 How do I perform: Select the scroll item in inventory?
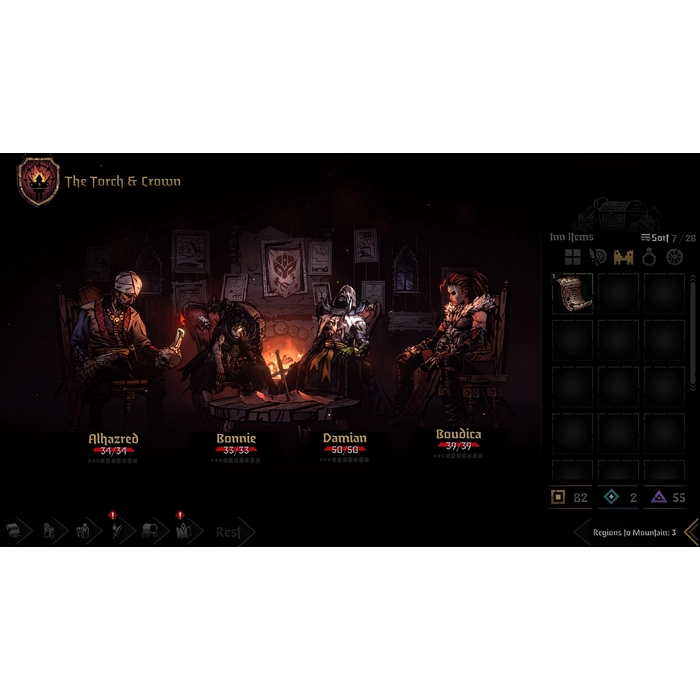pos(572,294)
